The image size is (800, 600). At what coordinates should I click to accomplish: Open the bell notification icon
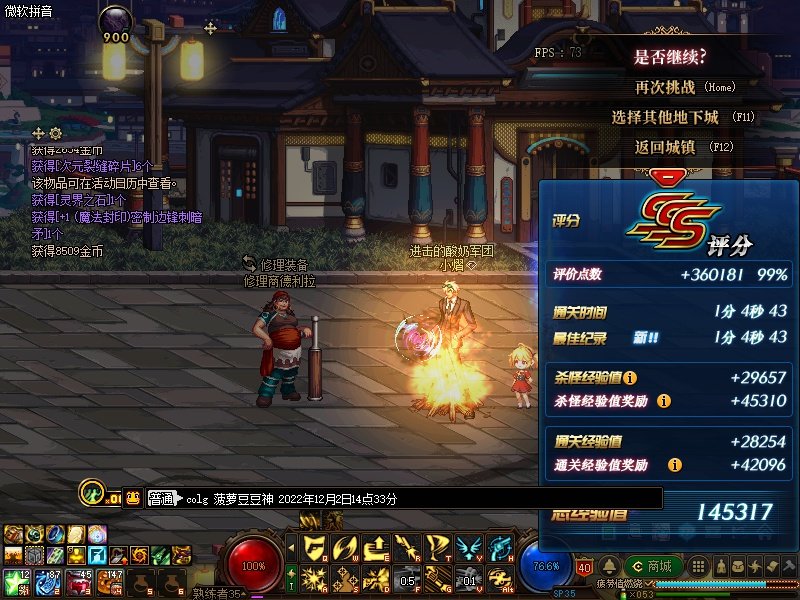610,566
